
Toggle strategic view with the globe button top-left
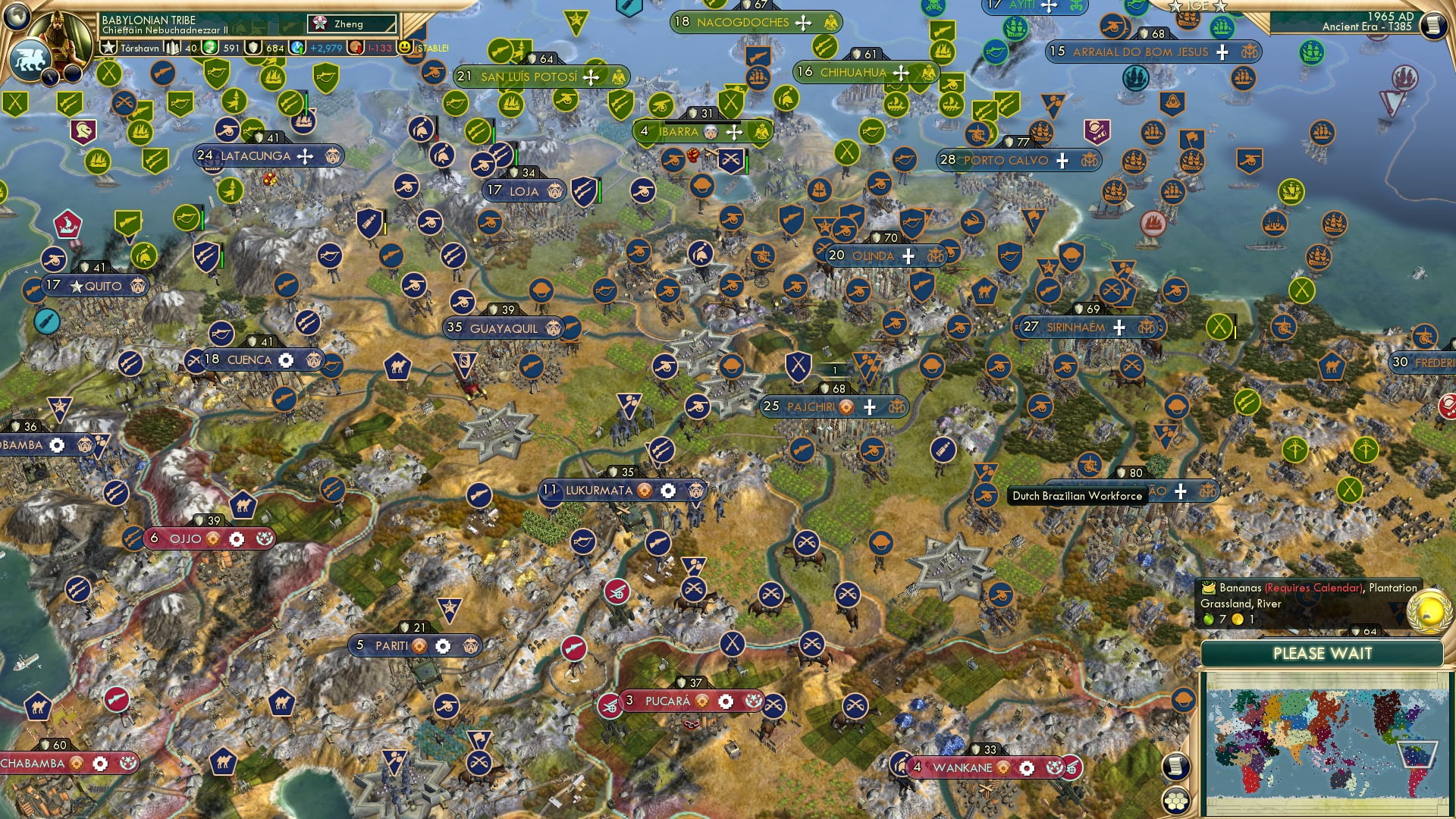[x=15, y=16]
